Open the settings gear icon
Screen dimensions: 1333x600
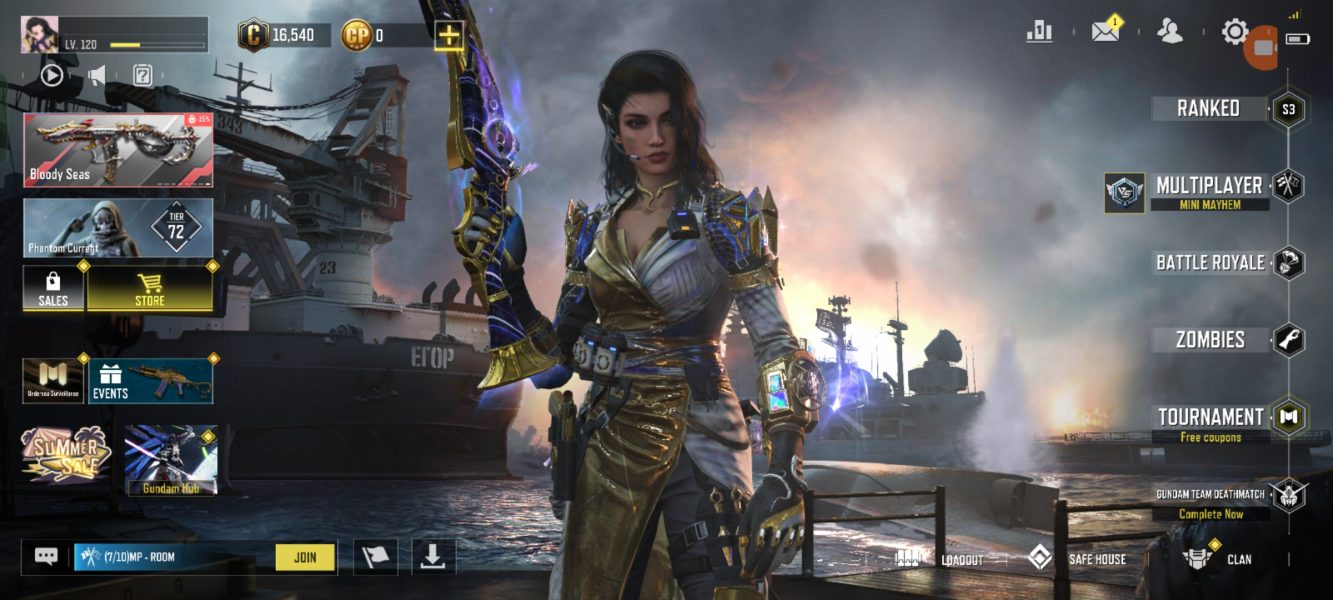pos(1235,32)
